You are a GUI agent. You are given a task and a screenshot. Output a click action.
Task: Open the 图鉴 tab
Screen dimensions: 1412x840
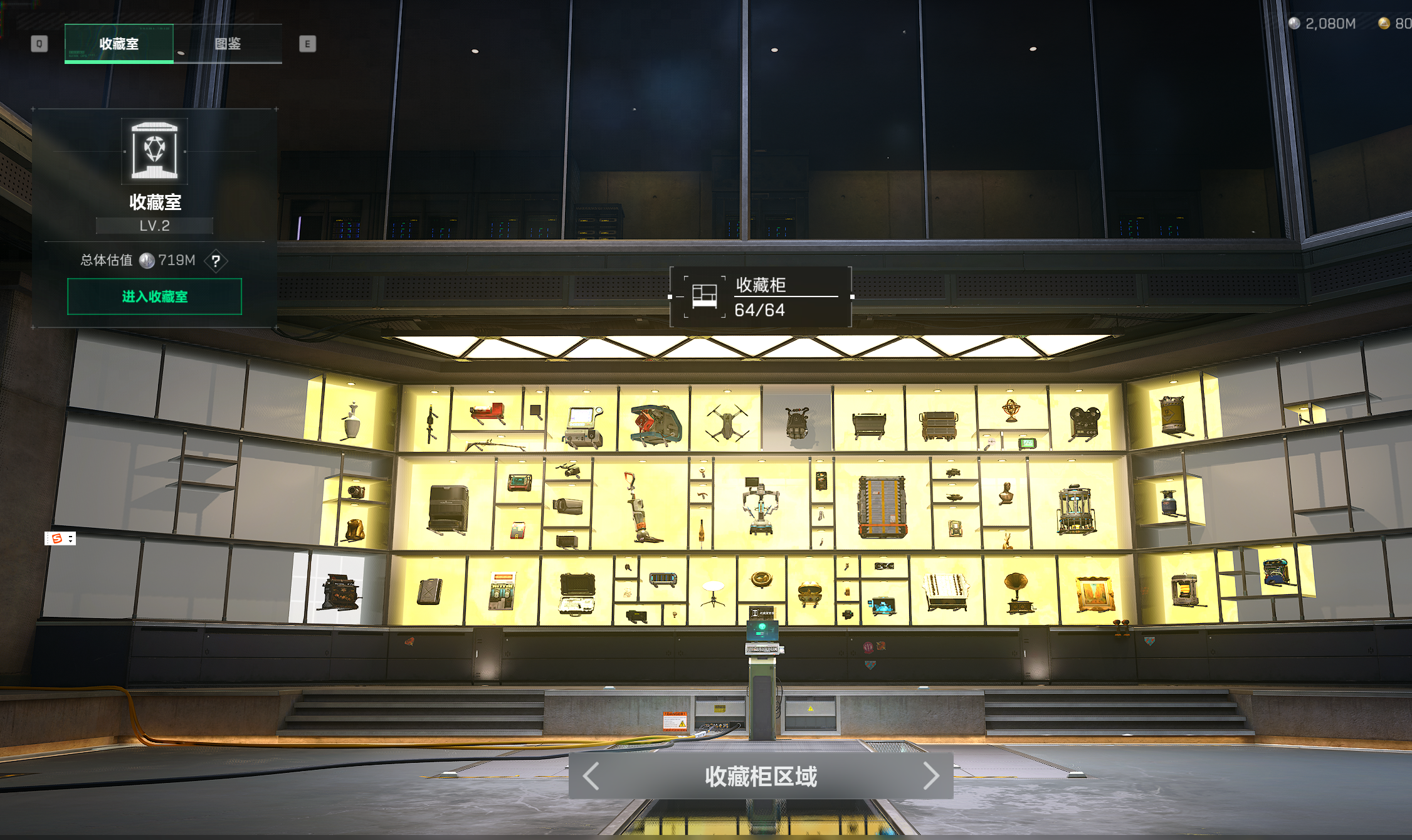tap(228, 44)
